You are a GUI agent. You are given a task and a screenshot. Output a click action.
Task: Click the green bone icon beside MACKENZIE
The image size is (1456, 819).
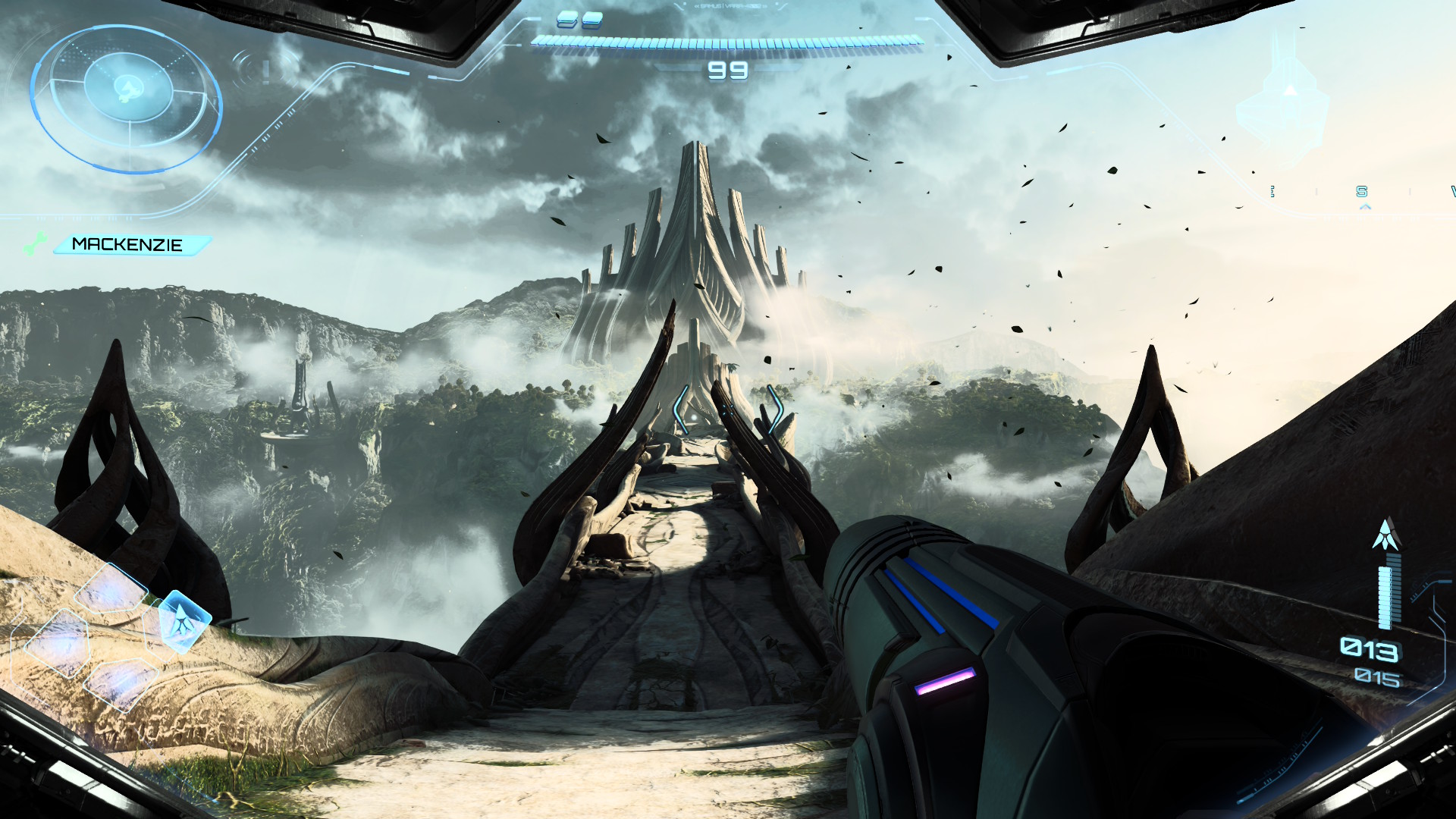[35, 243]
